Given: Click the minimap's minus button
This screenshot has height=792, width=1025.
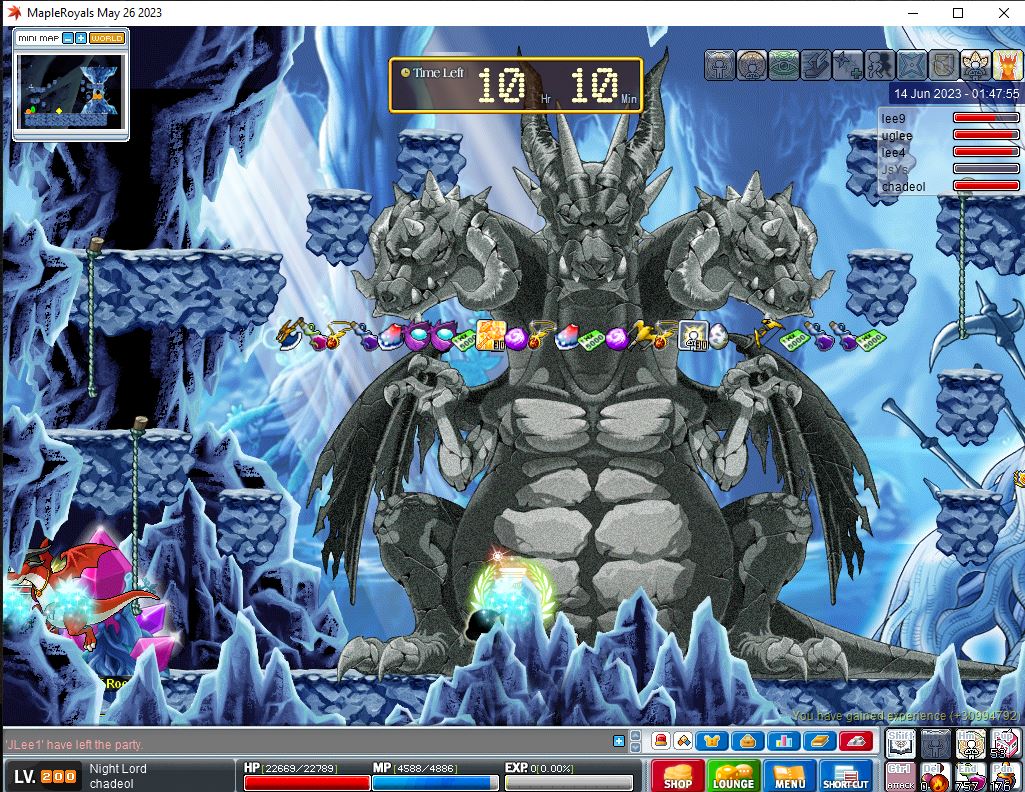Looking at the screenshot, I should (x=67, y=38).
